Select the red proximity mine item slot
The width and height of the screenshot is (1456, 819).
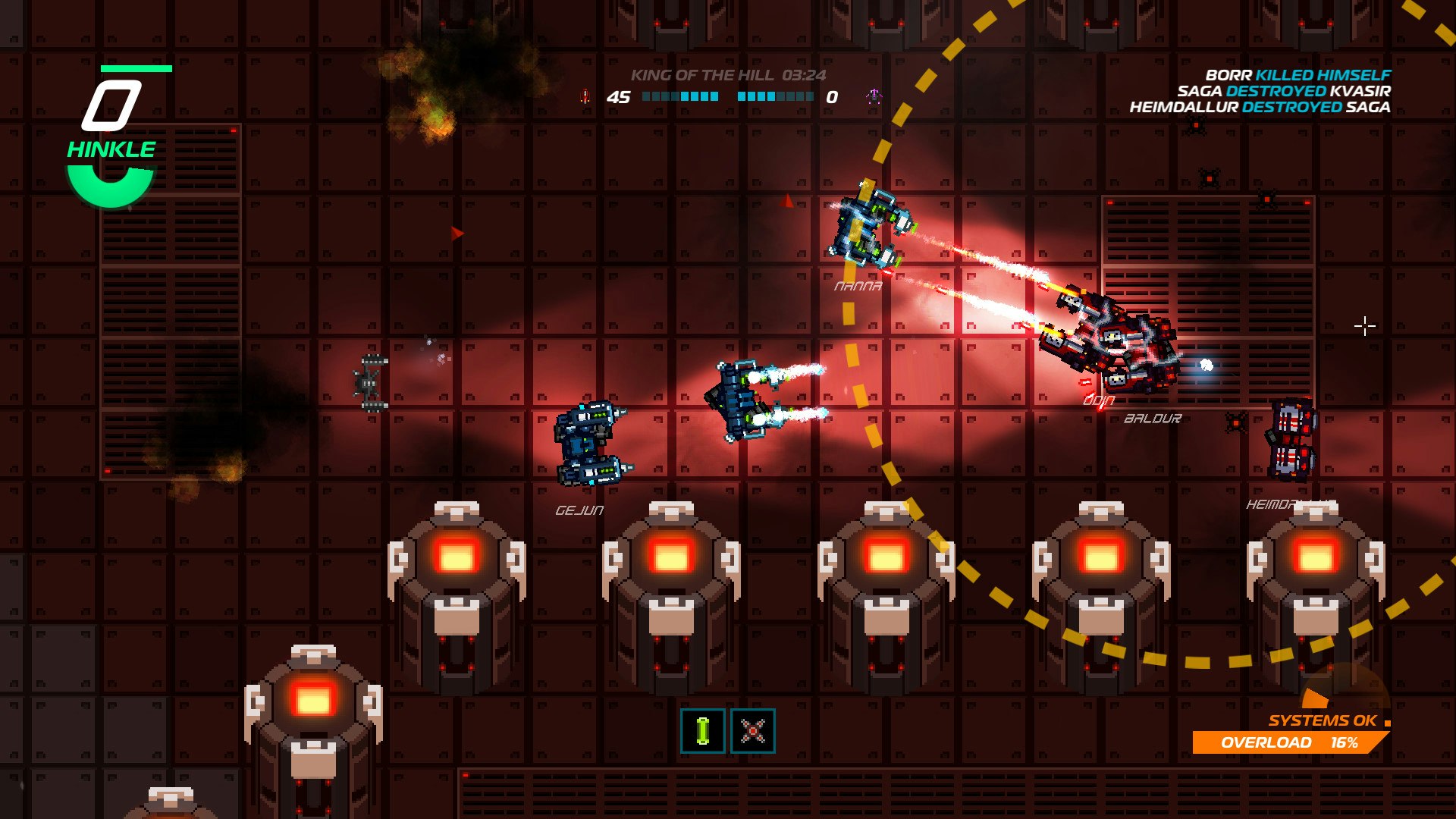click(x=753, y=730)
